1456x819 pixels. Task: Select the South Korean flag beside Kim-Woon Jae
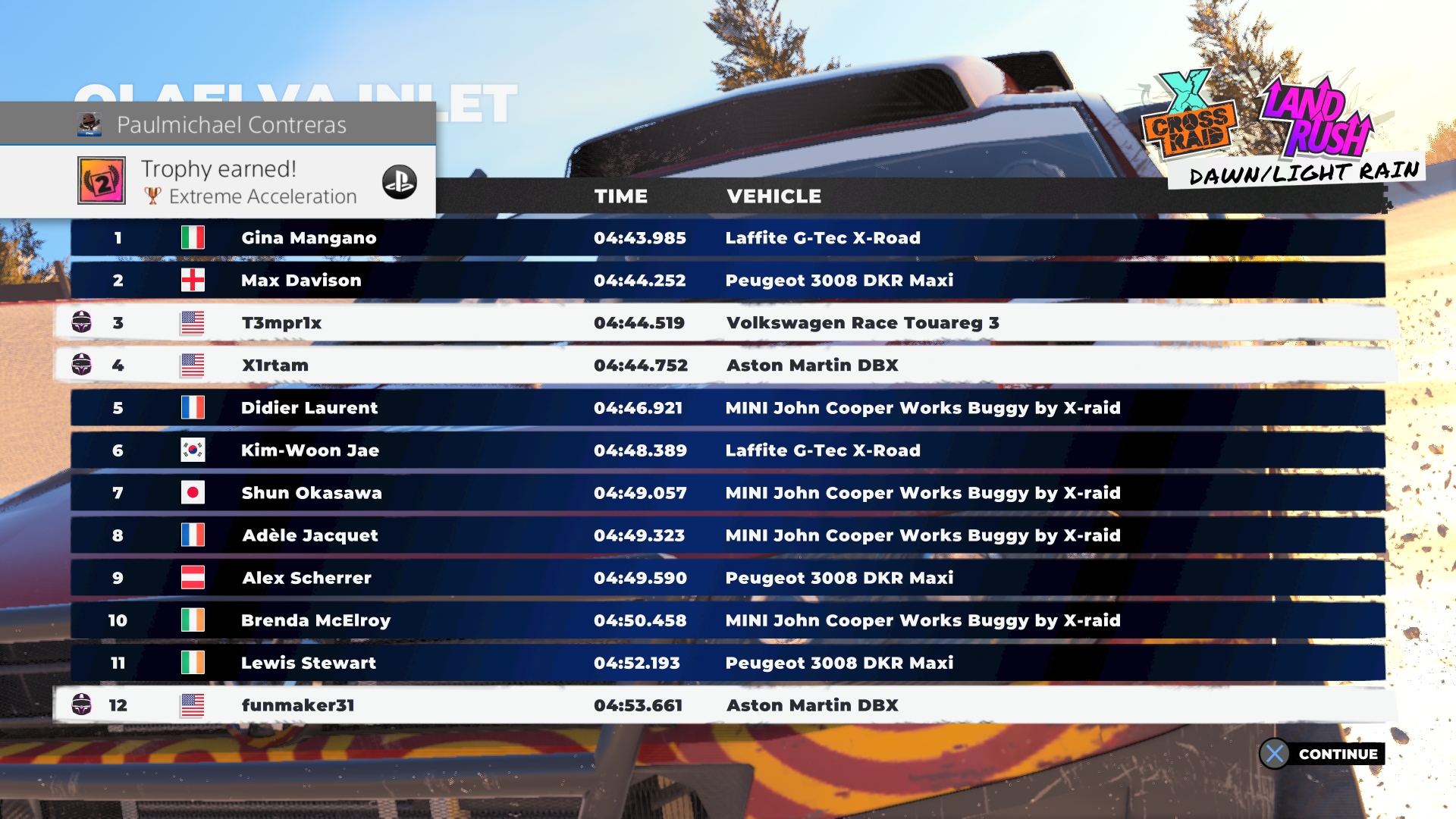[x=195, y=450]
